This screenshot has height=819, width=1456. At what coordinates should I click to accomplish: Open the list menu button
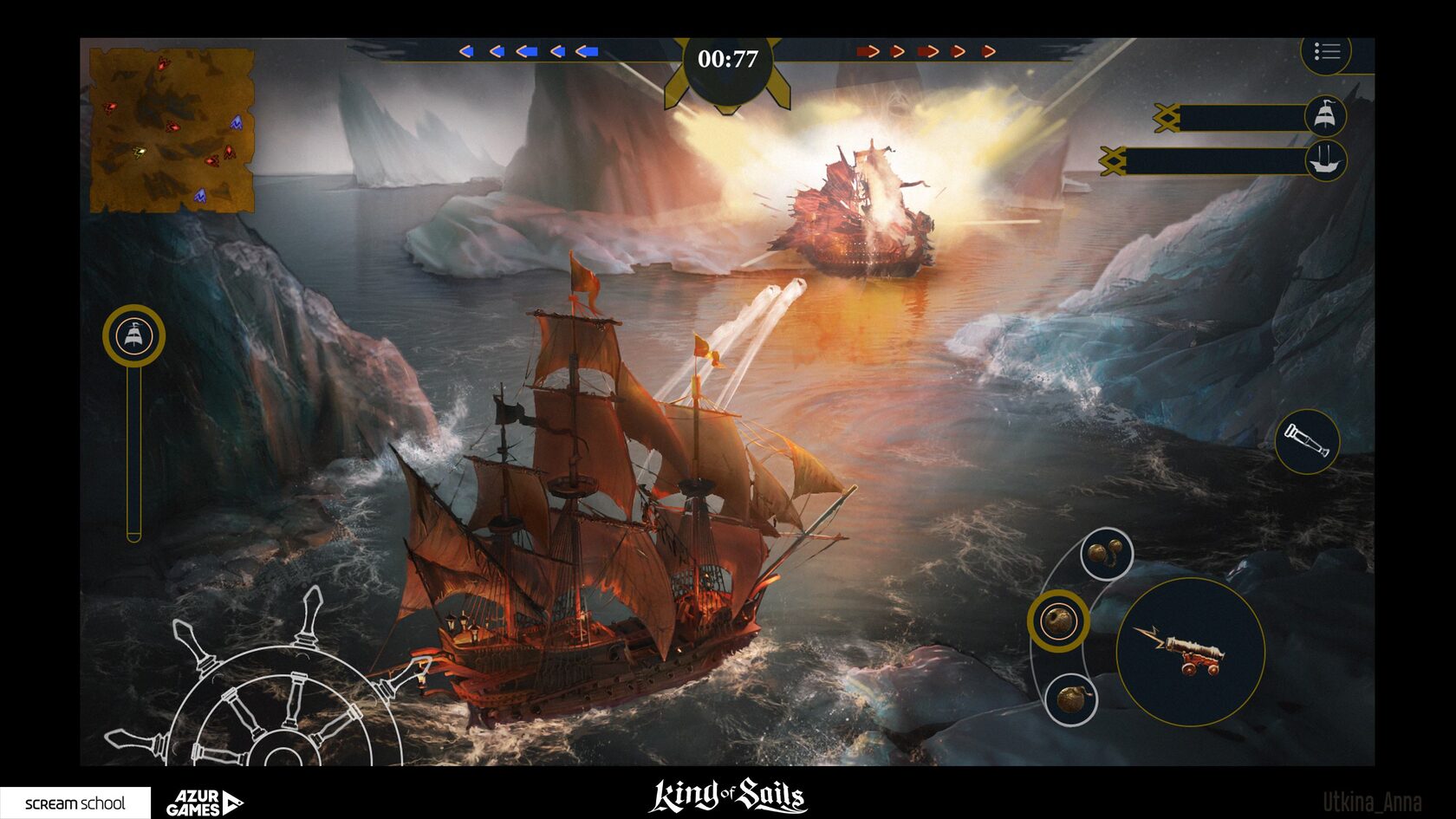coord(1326,52)
